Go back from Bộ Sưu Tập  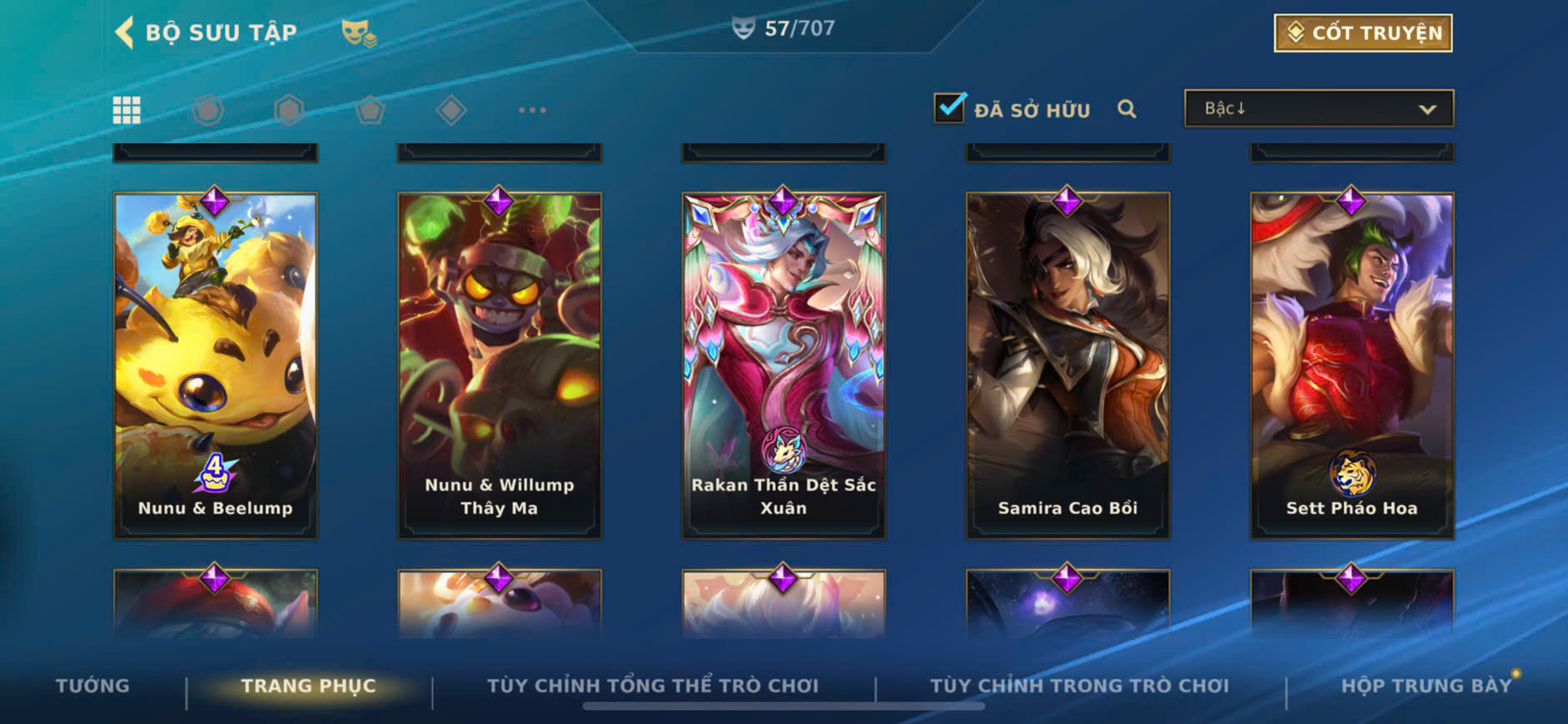(125, 32)
